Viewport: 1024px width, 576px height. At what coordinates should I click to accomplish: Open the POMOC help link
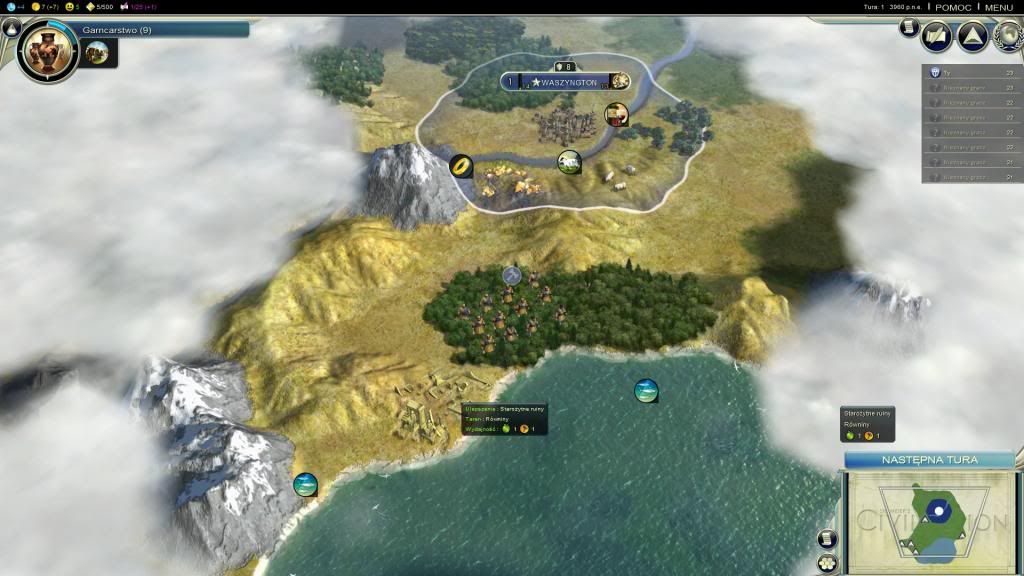coord(951,7)
